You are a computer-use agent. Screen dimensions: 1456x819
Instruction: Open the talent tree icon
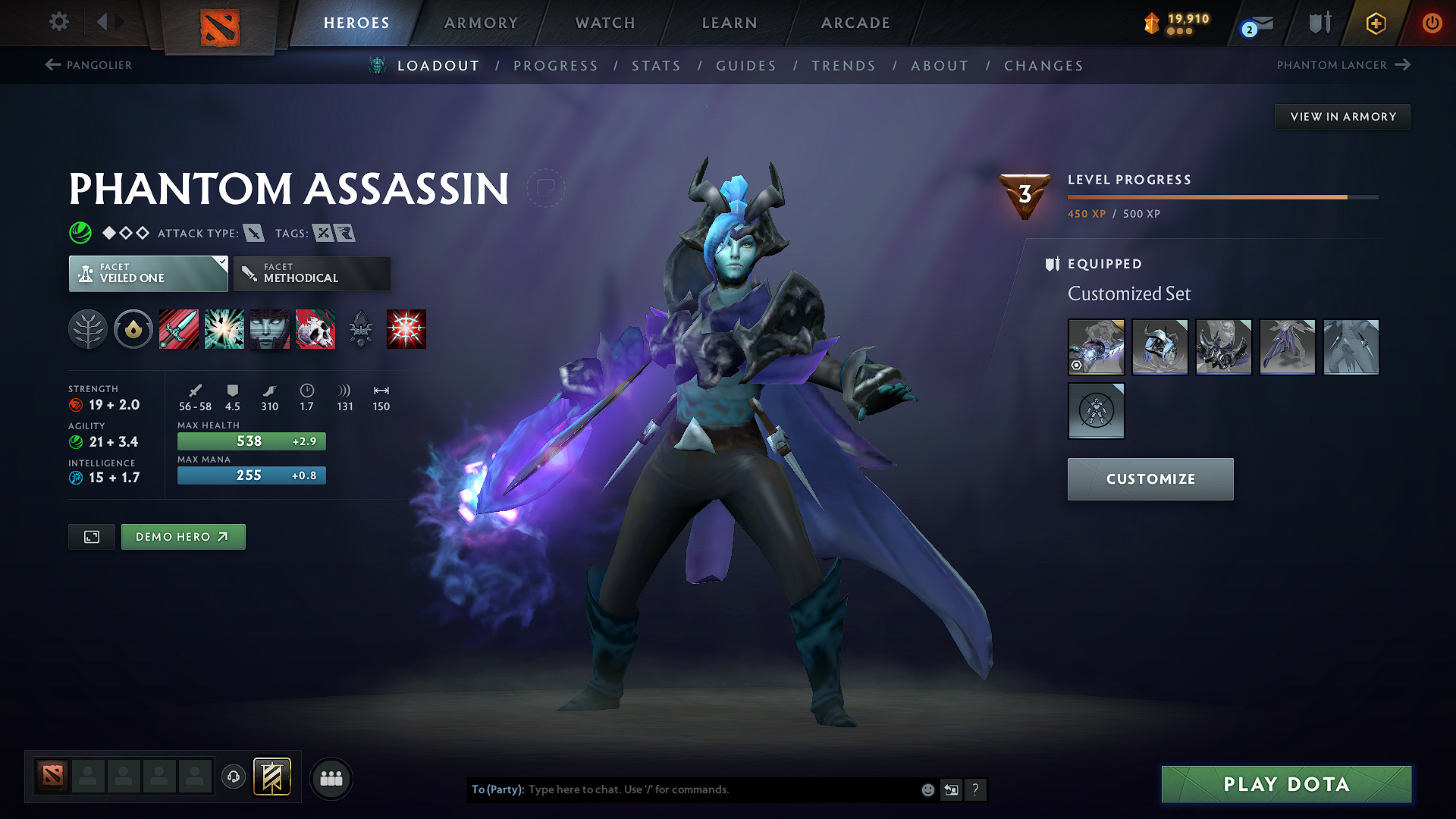pos(88,329)
